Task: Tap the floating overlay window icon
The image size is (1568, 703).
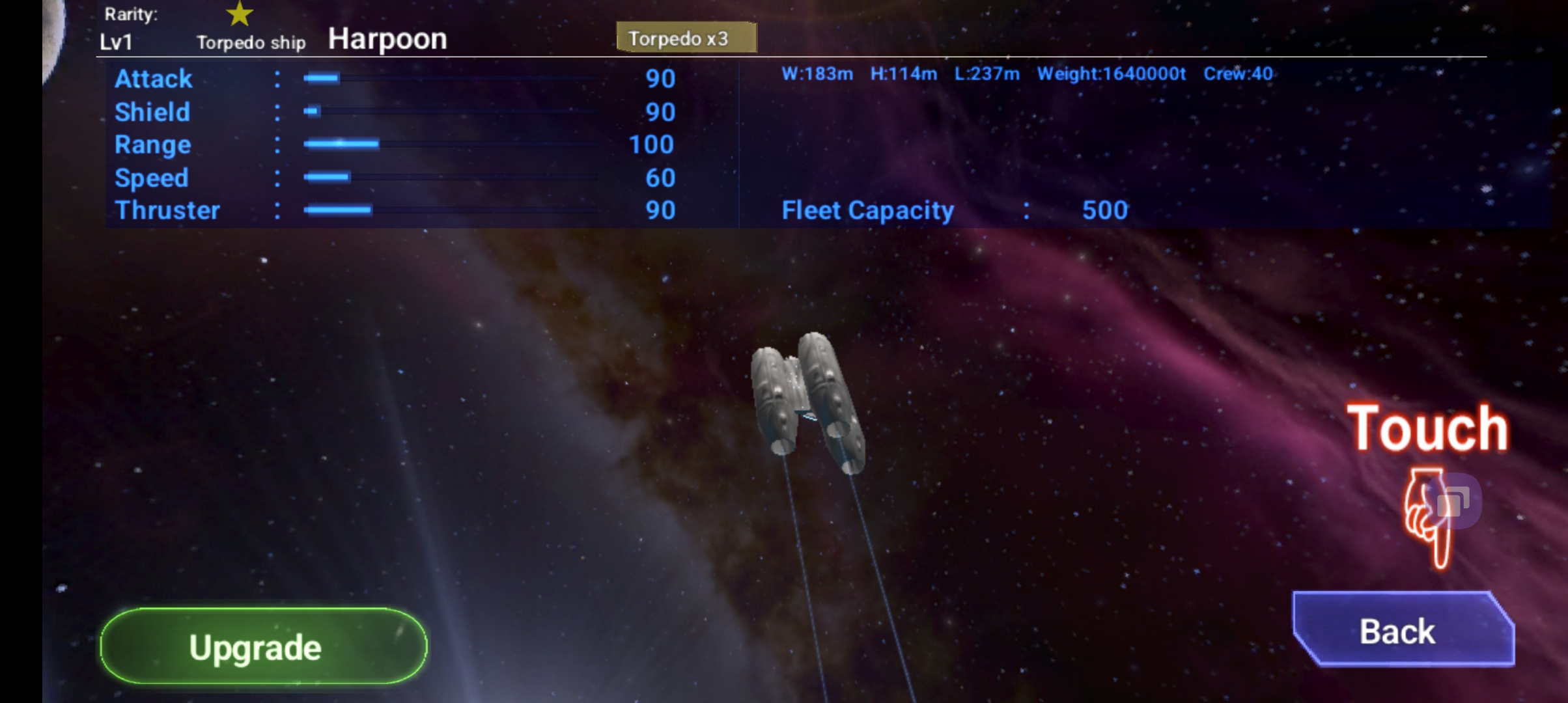Action: 1453,501
